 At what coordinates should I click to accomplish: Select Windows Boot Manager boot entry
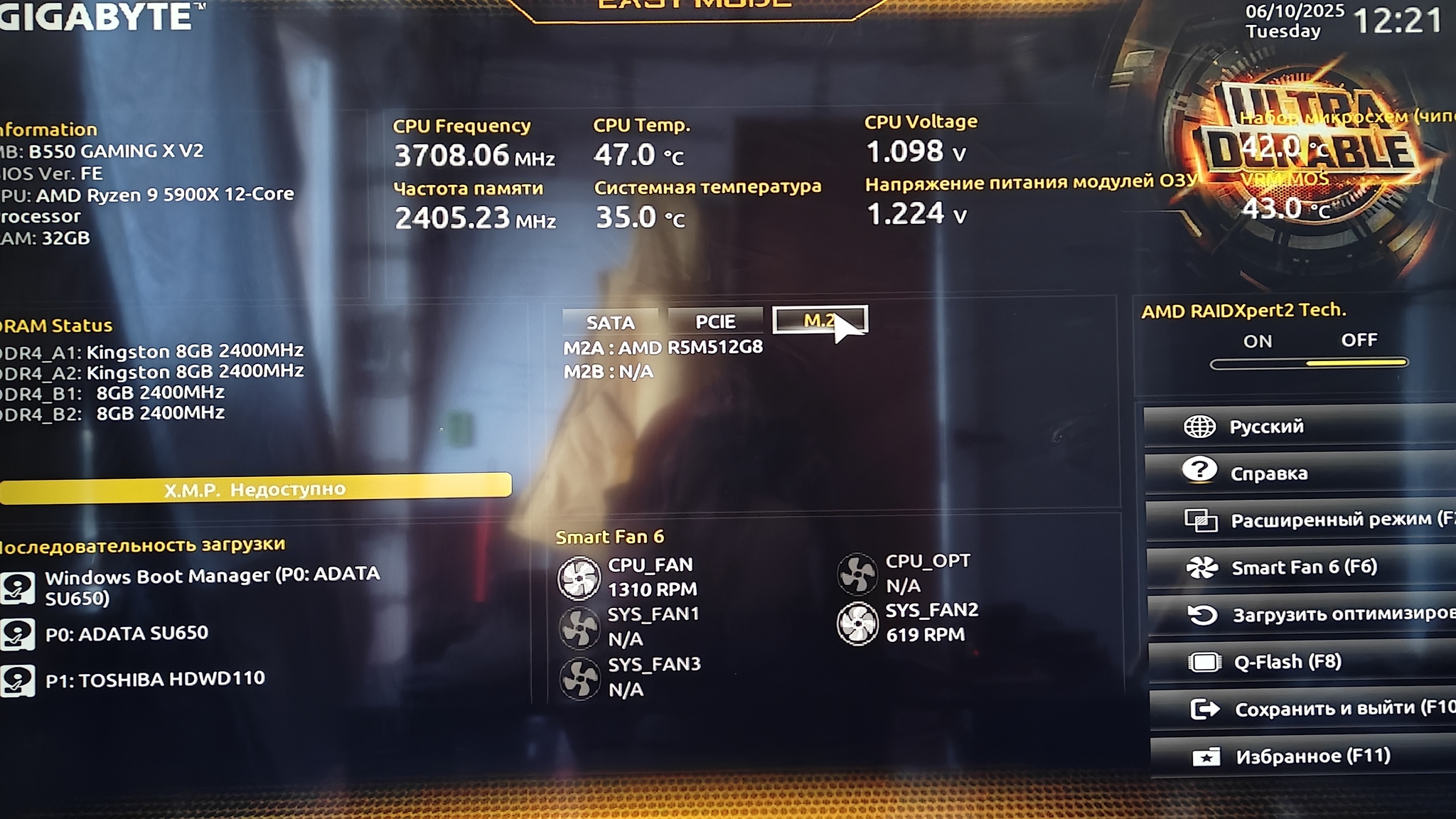point(211,586)
